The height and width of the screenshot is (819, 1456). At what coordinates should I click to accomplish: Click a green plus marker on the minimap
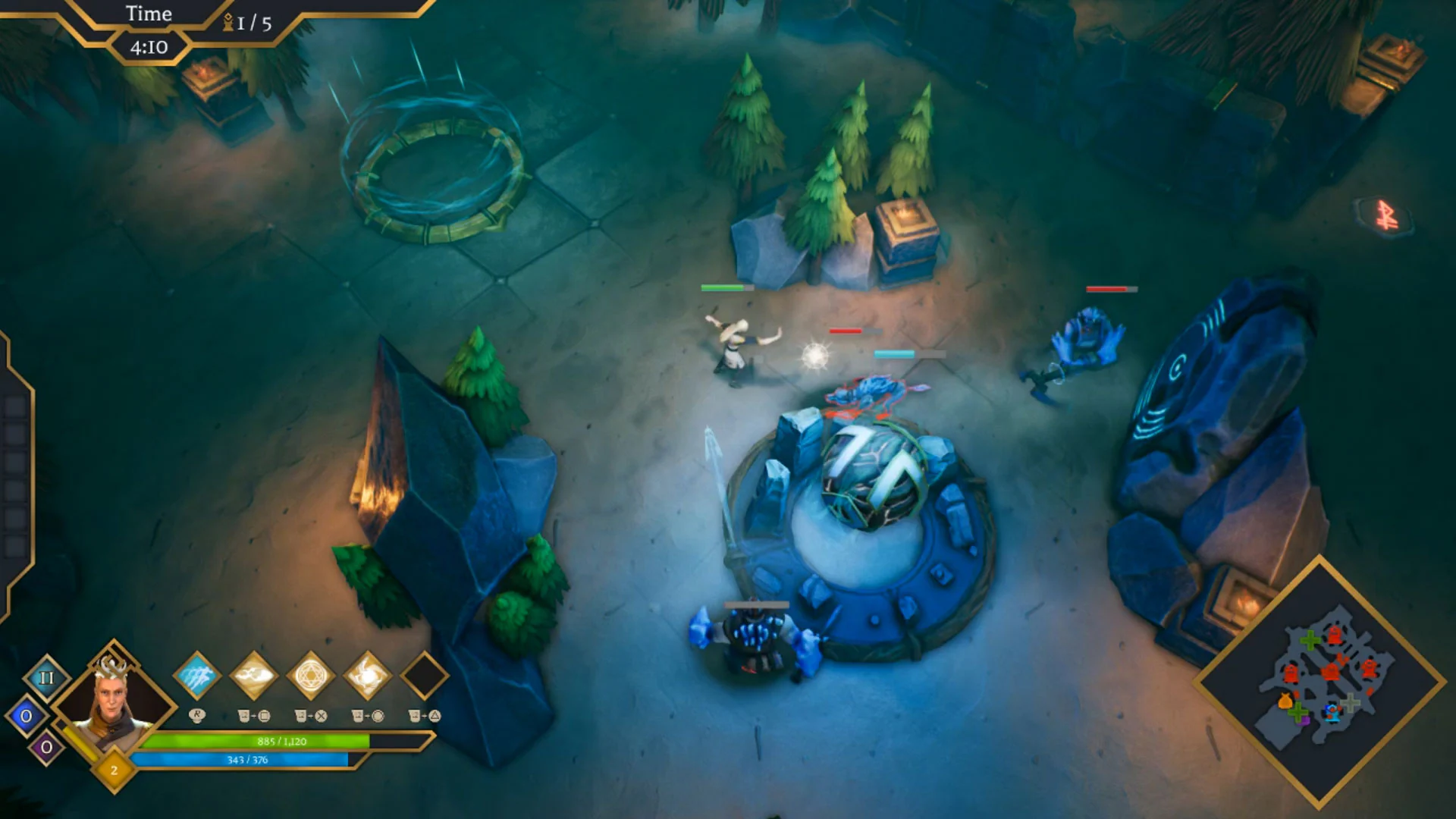1310,640
